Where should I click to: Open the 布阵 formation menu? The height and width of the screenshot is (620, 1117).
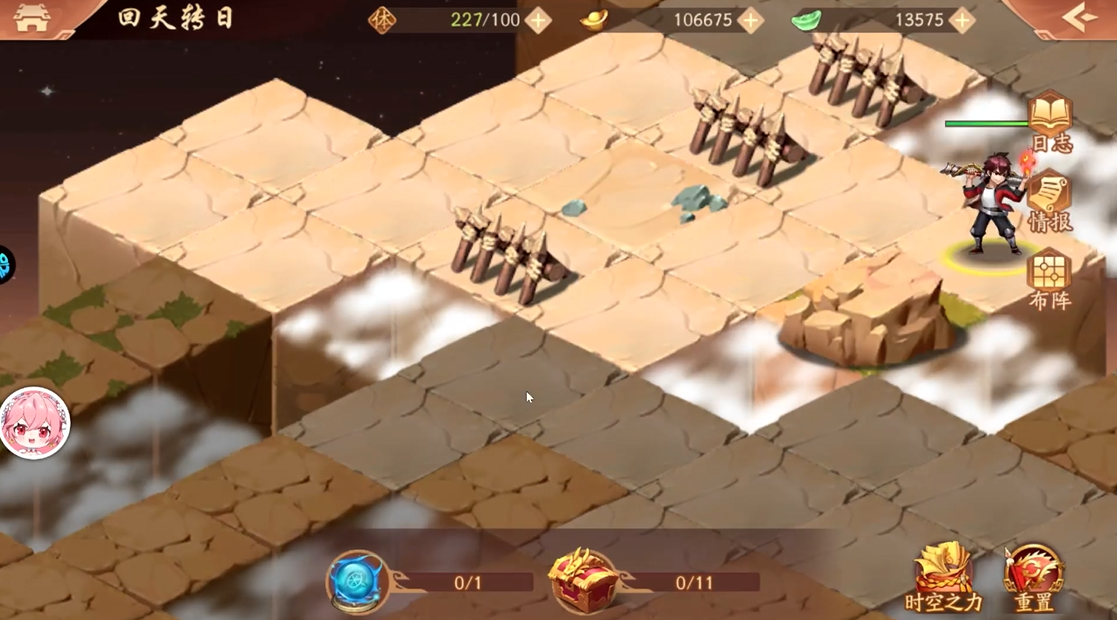[x=1050, y=279]
